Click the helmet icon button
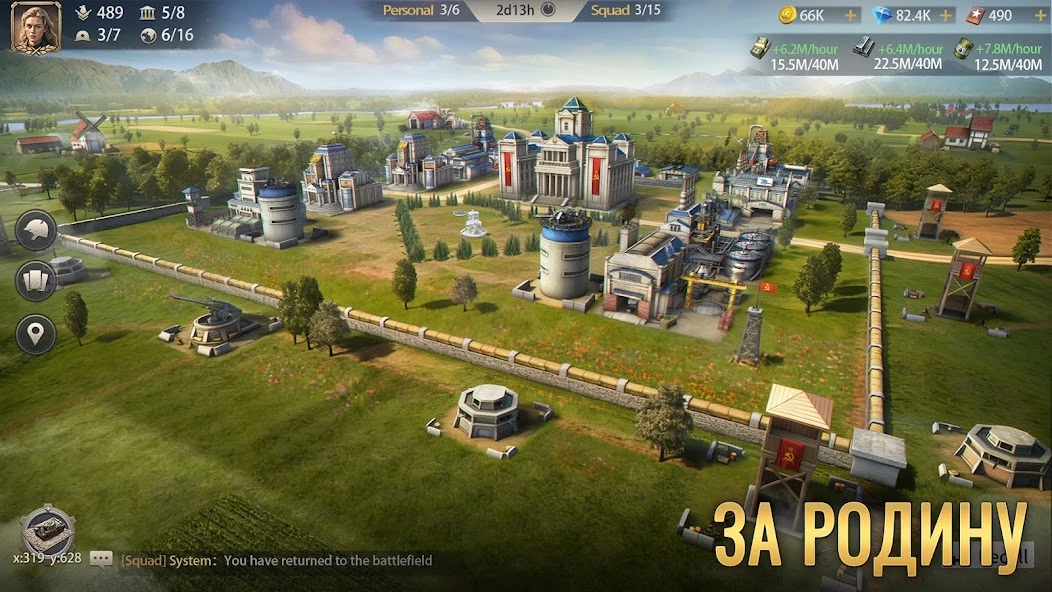1052x592 pixels. coord(36,229)
